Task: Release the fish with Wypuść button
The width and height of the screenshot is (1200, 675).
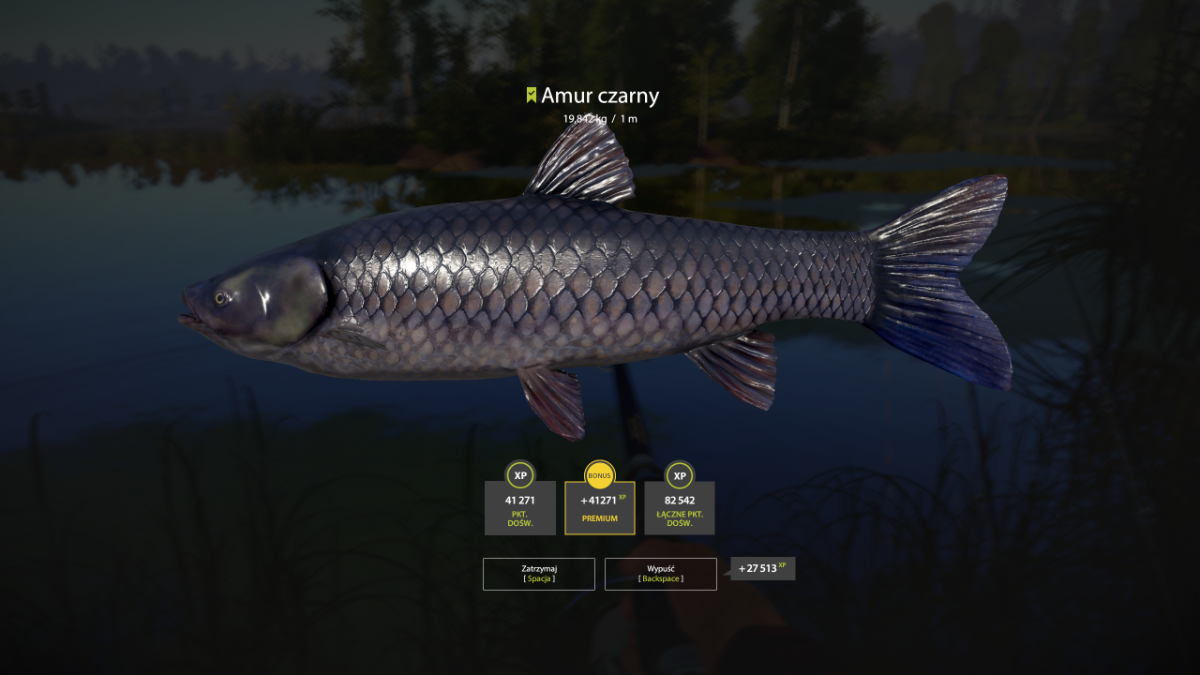Action: (660, 574)
